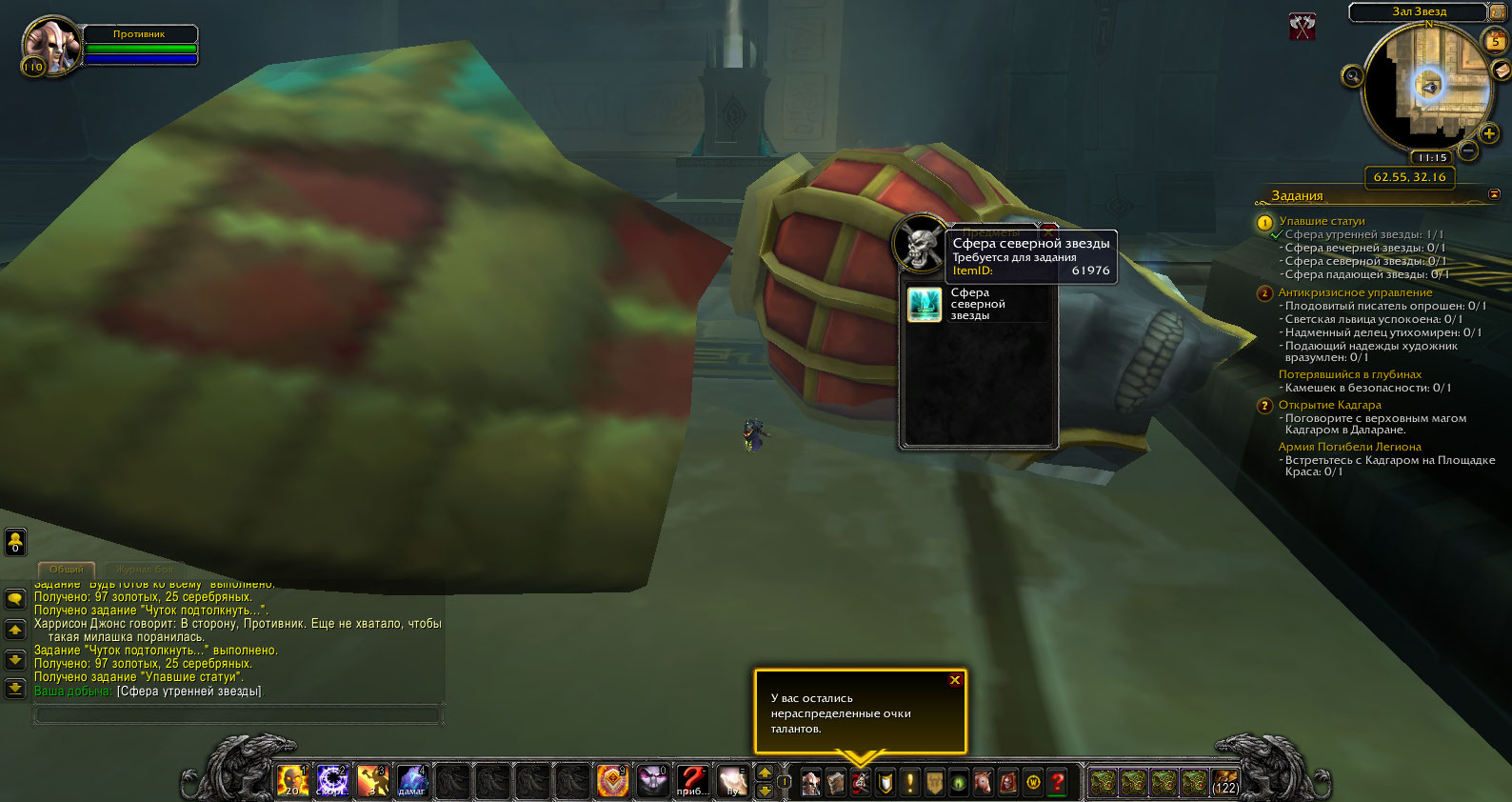
Task: Activate the action bar slot labeled дамаг
Action: pos(411,782)
